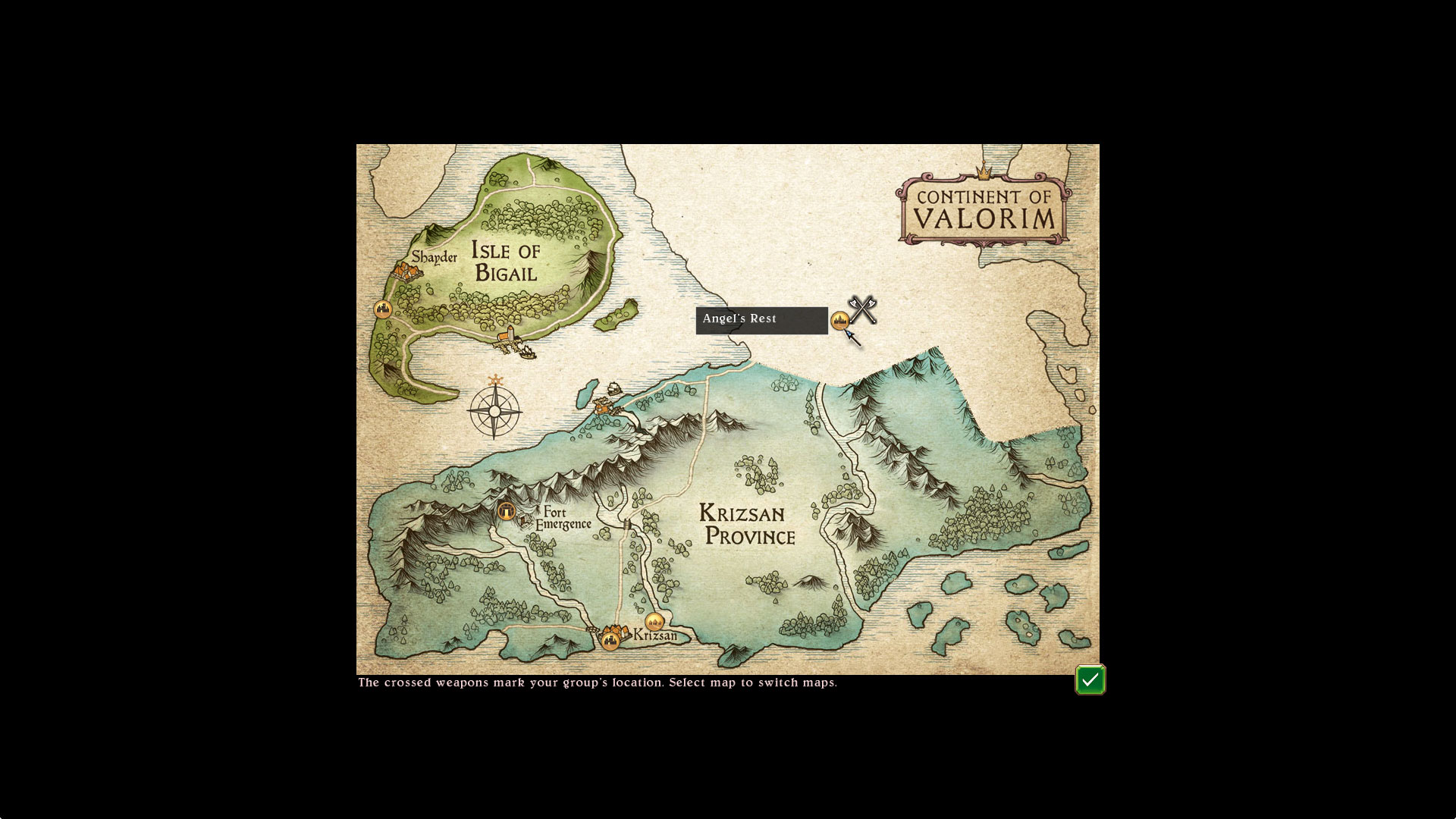Click the compass rose decoration
1456x819 pixels.
tap(495, 413)
